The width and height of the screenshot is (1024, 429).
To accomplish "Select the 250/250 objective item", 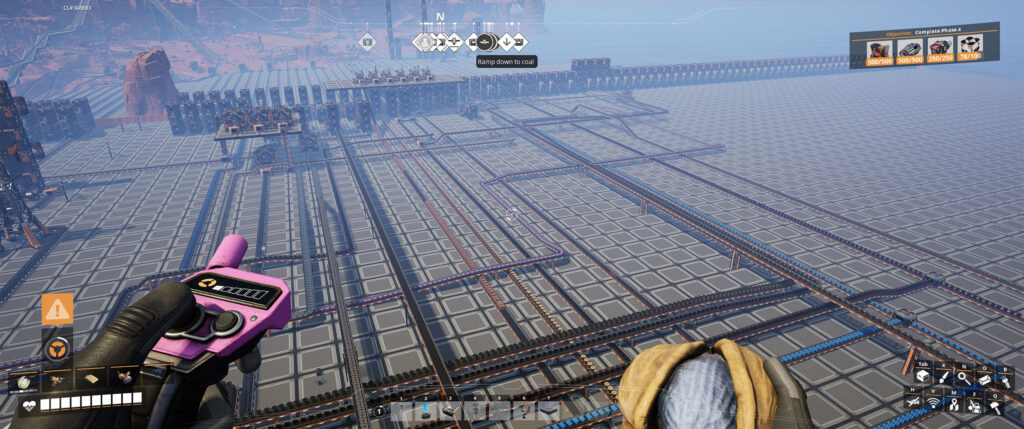I will click(x=939, y=46).
